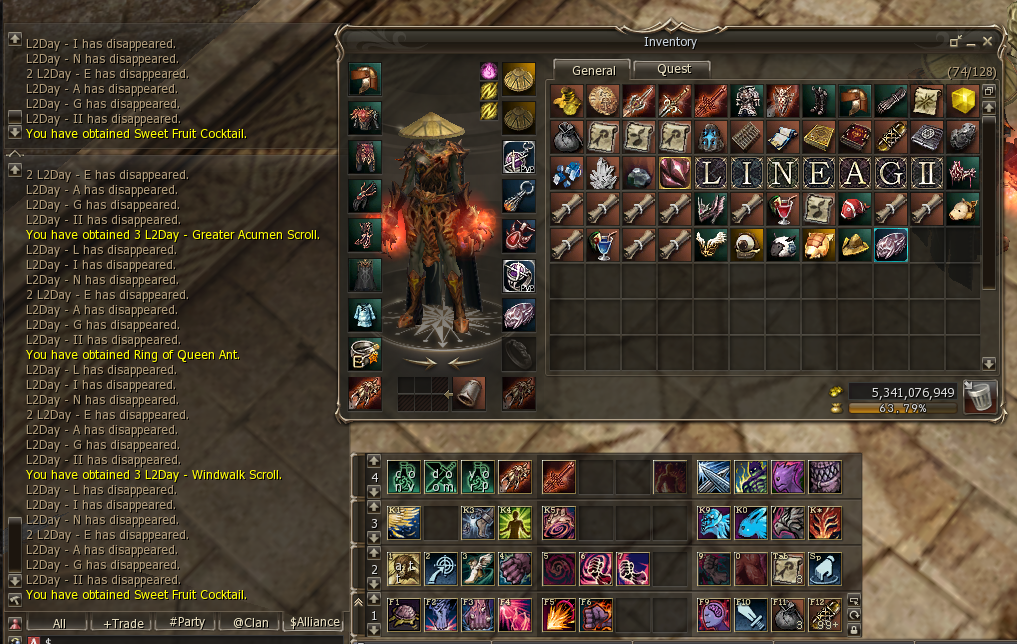Select the blue Sweet Fruit Cocktail item
The image size is (1017, 644).
602,245
